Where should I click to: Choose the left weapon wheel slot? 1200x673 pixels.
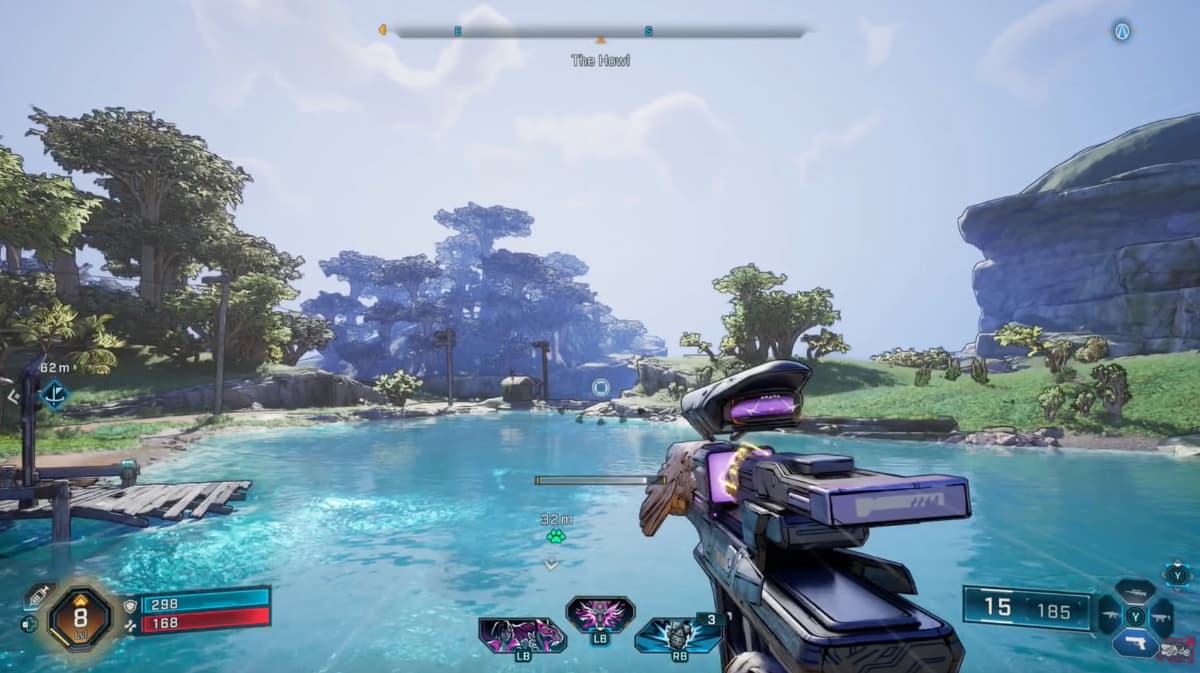(x=1110, y=616)
